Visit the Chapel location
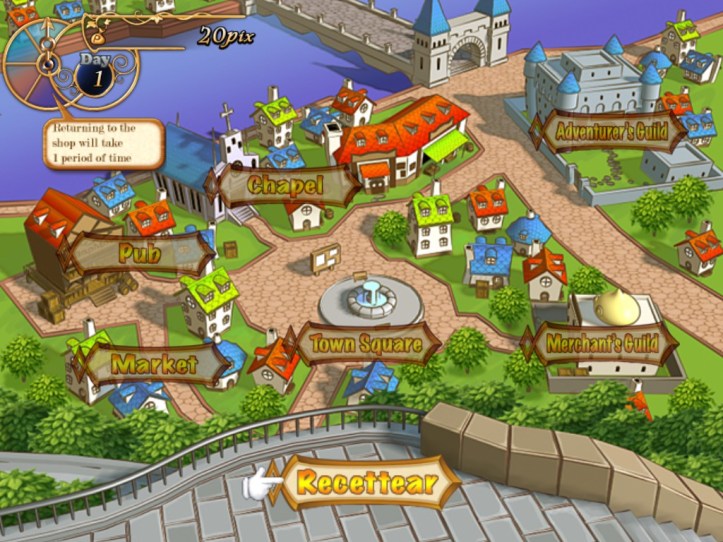The width and height of the screenshot is (723, 542). 285,185
